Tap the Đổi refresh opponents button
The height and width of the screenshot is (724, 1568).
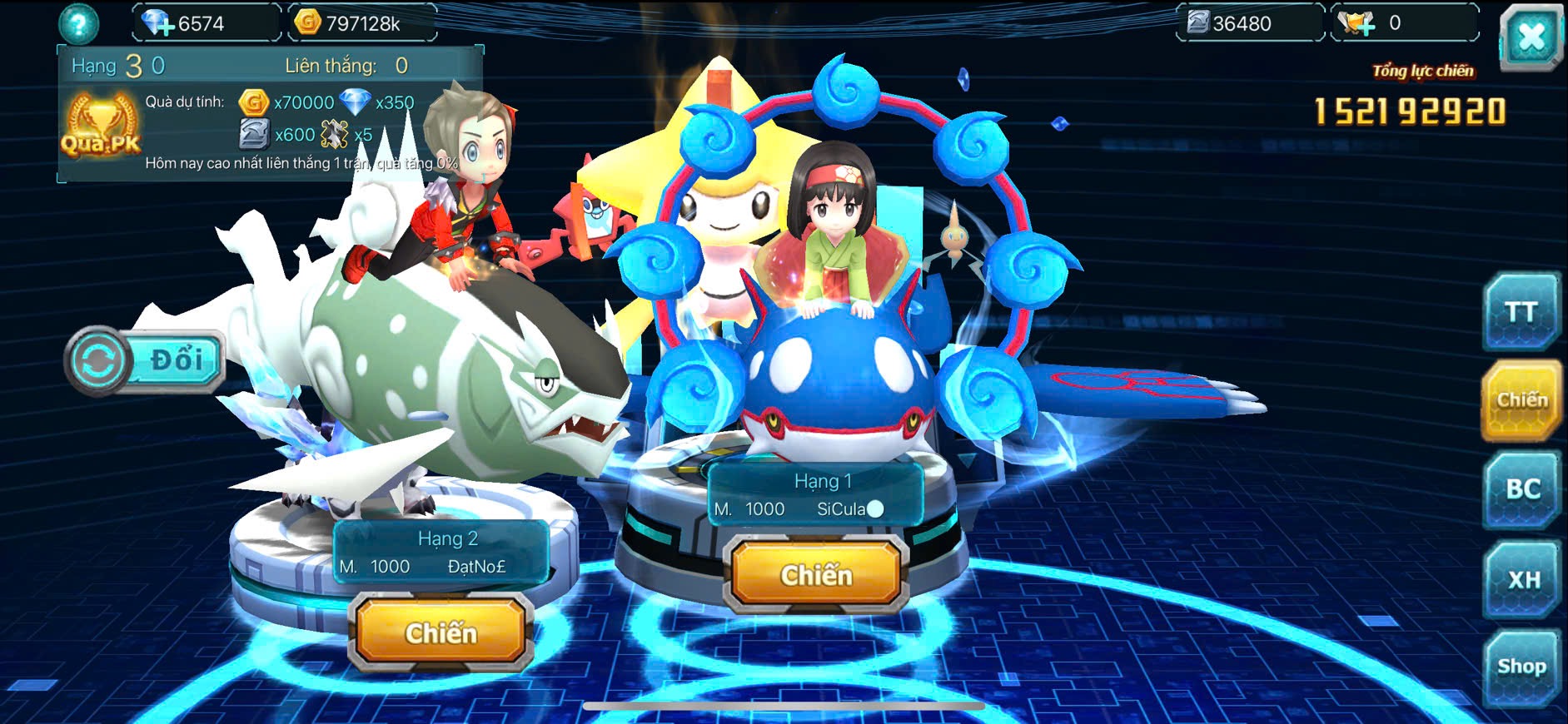tap(147, 361)
